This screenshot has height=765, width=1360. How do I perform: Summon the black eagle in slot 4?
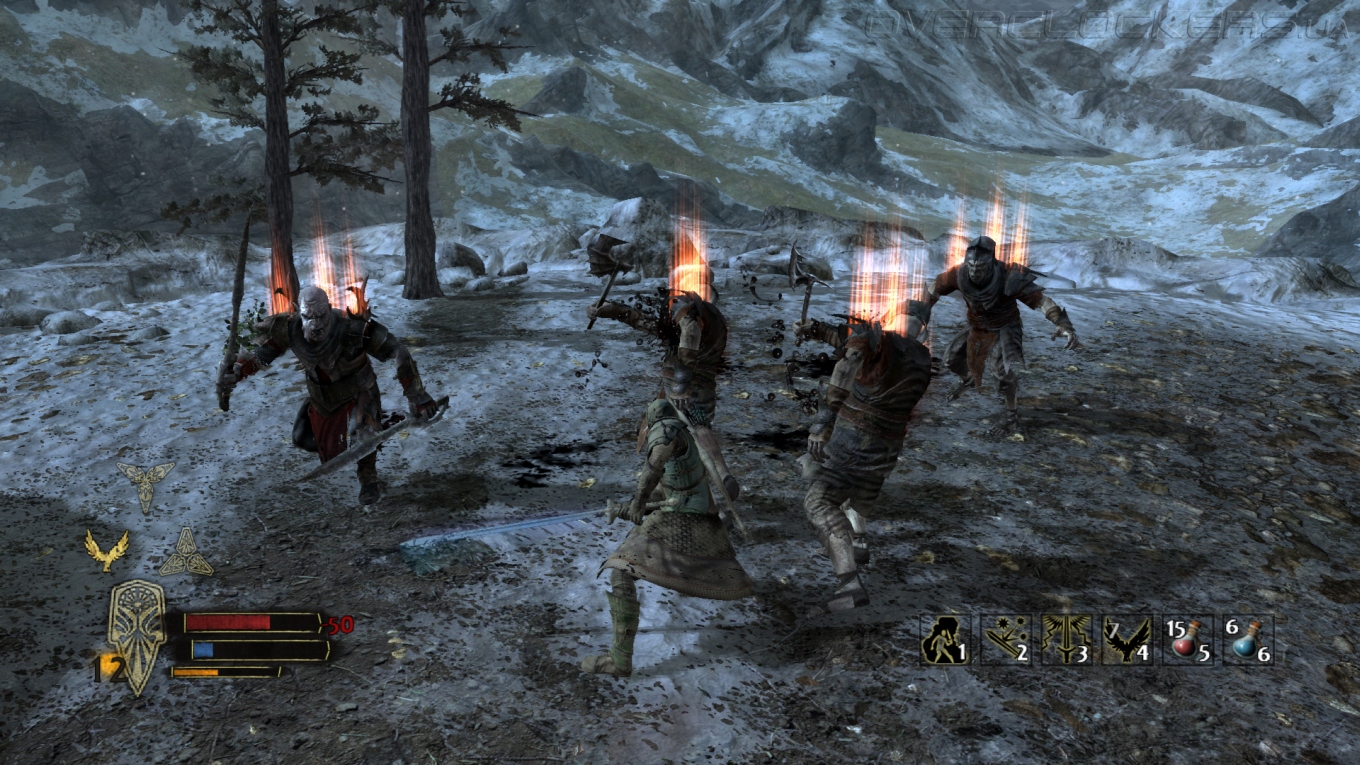tap(1126, 640)
